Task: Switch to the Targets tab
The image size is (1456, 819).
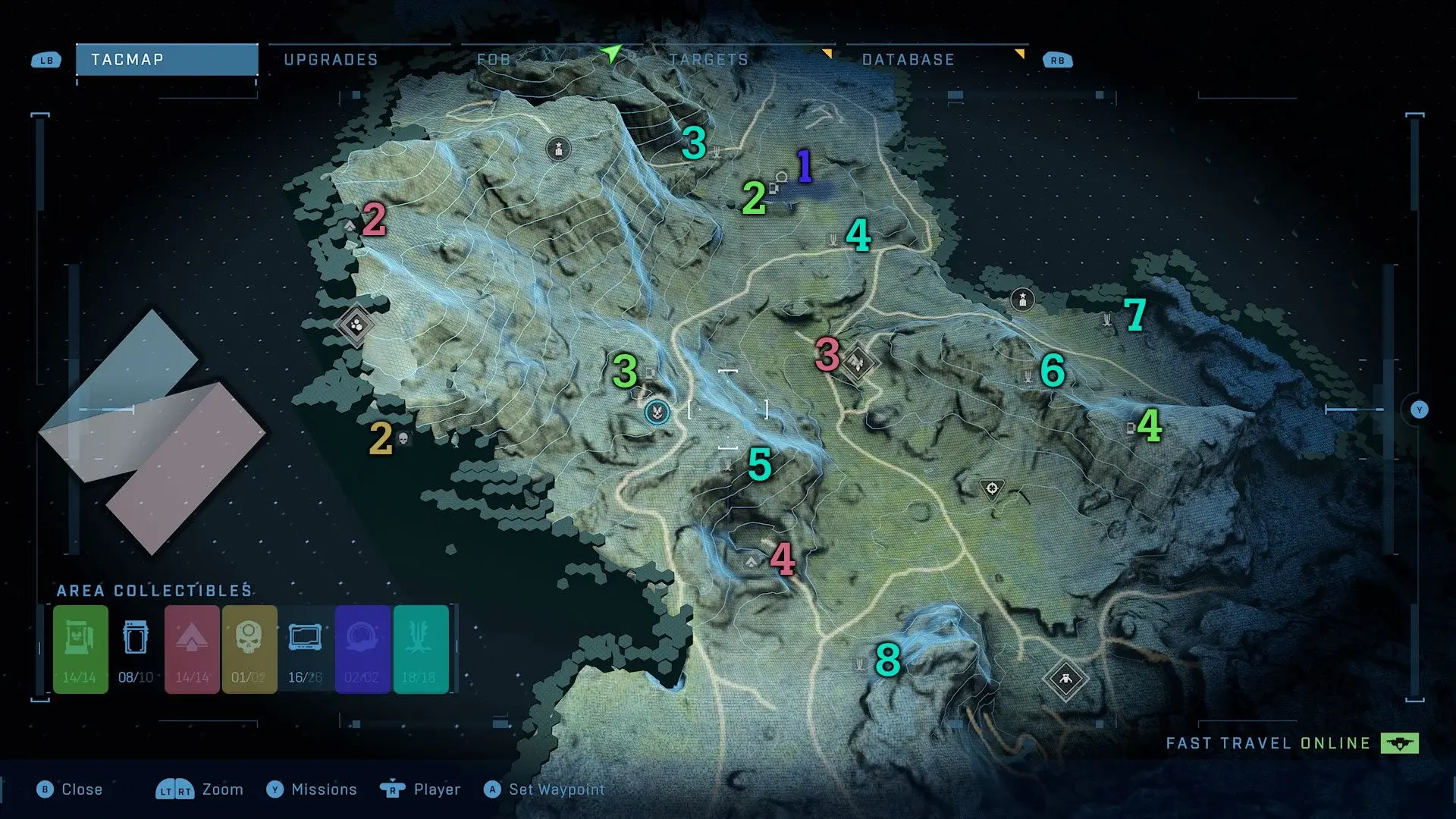Action: coord(708,60)
